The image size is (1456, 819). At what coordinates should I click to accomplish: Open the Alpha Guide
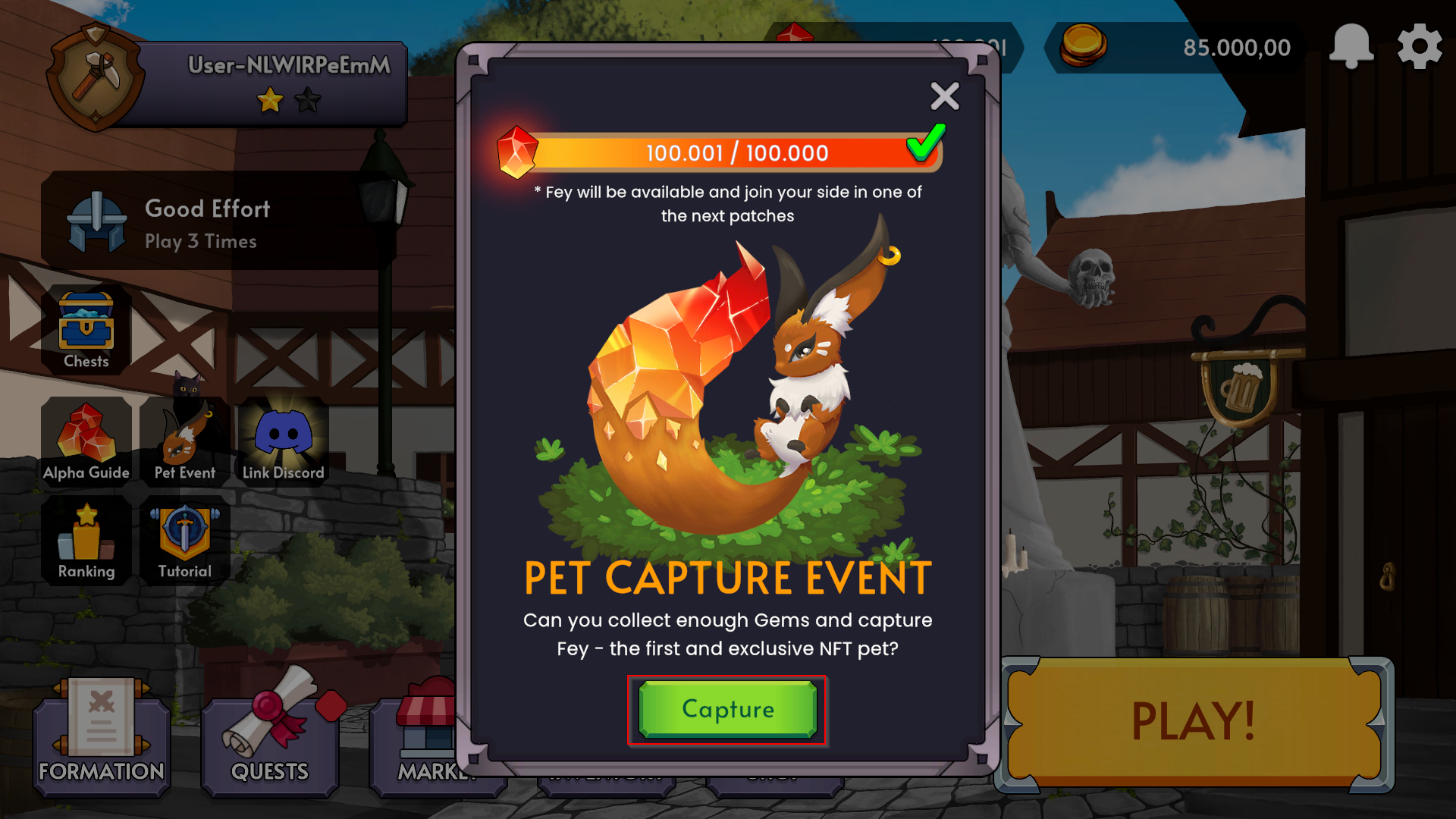(x=86, y=438)
